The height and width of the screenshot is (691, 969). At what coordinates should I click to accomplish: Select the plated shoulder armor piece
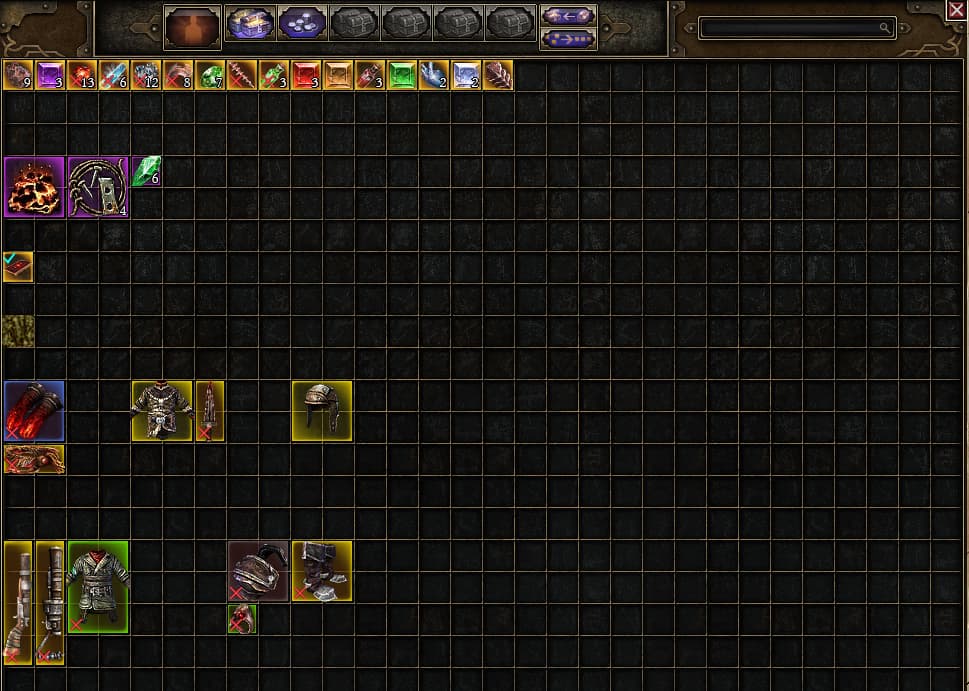click(x=258, y=571)
